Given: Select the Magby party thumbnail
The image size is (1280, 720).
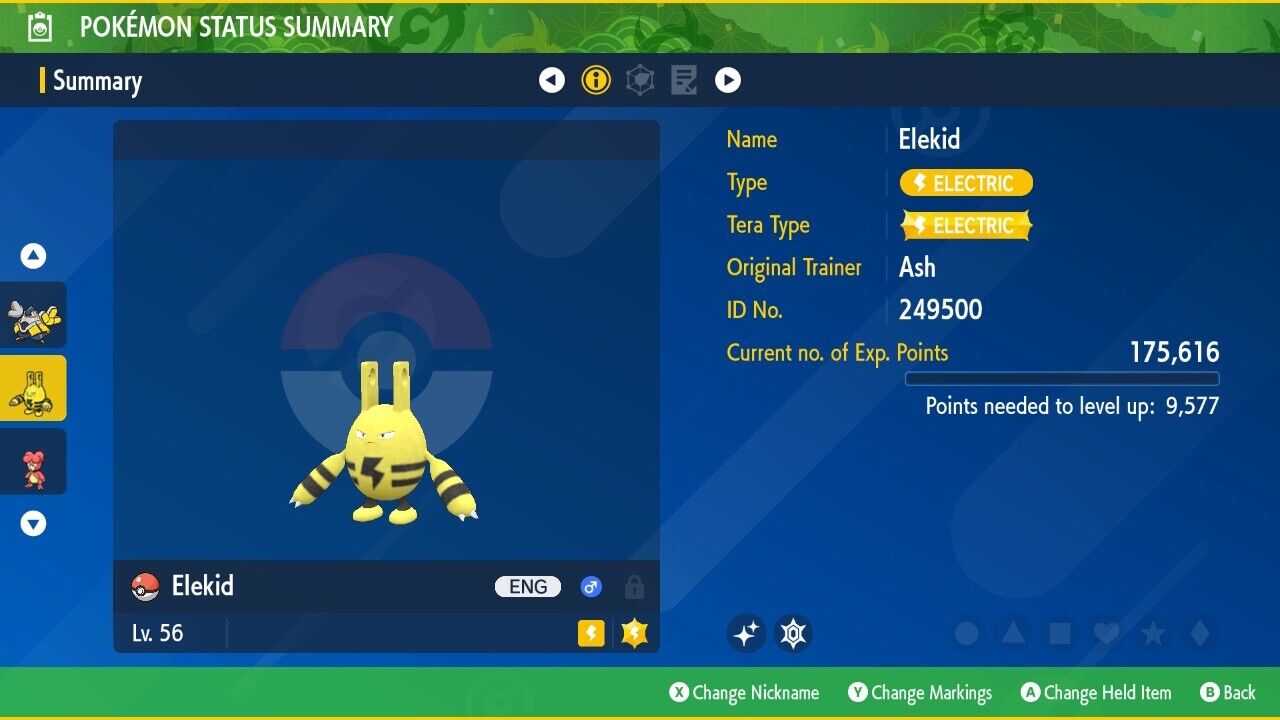Looking at the screenshot, I should coord(33,462).
